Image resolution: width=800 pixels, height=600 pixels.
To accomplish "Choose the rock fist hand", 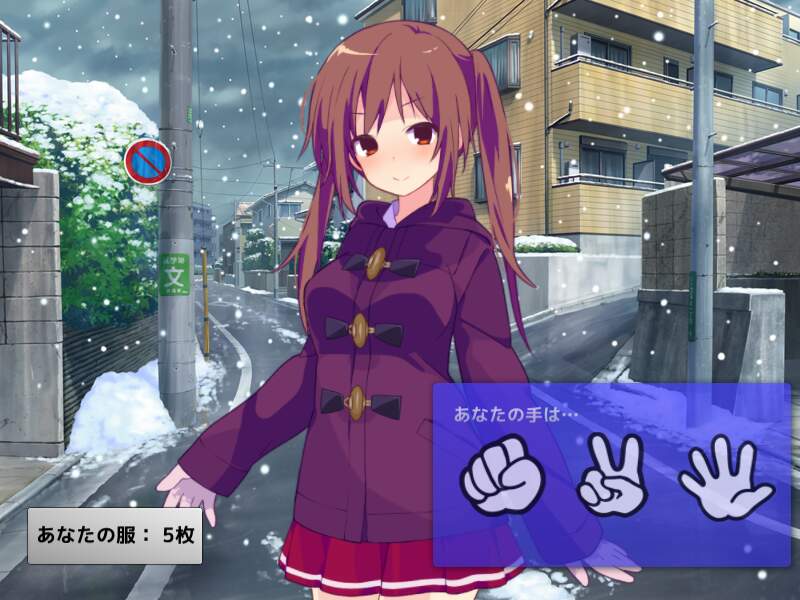I will pos(503,476).
